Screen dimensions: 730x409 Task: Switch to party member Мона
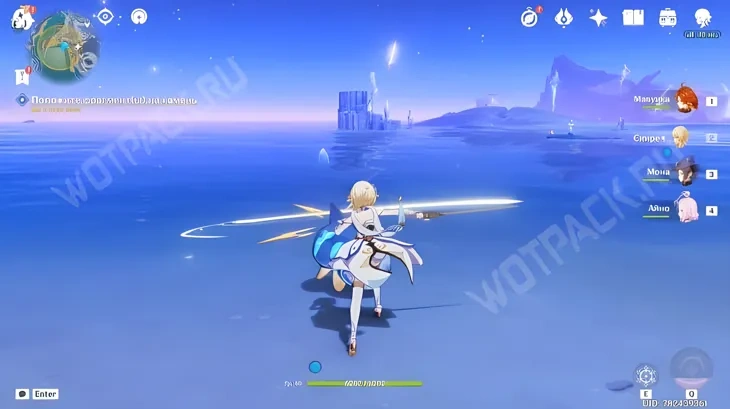[685, 173]
